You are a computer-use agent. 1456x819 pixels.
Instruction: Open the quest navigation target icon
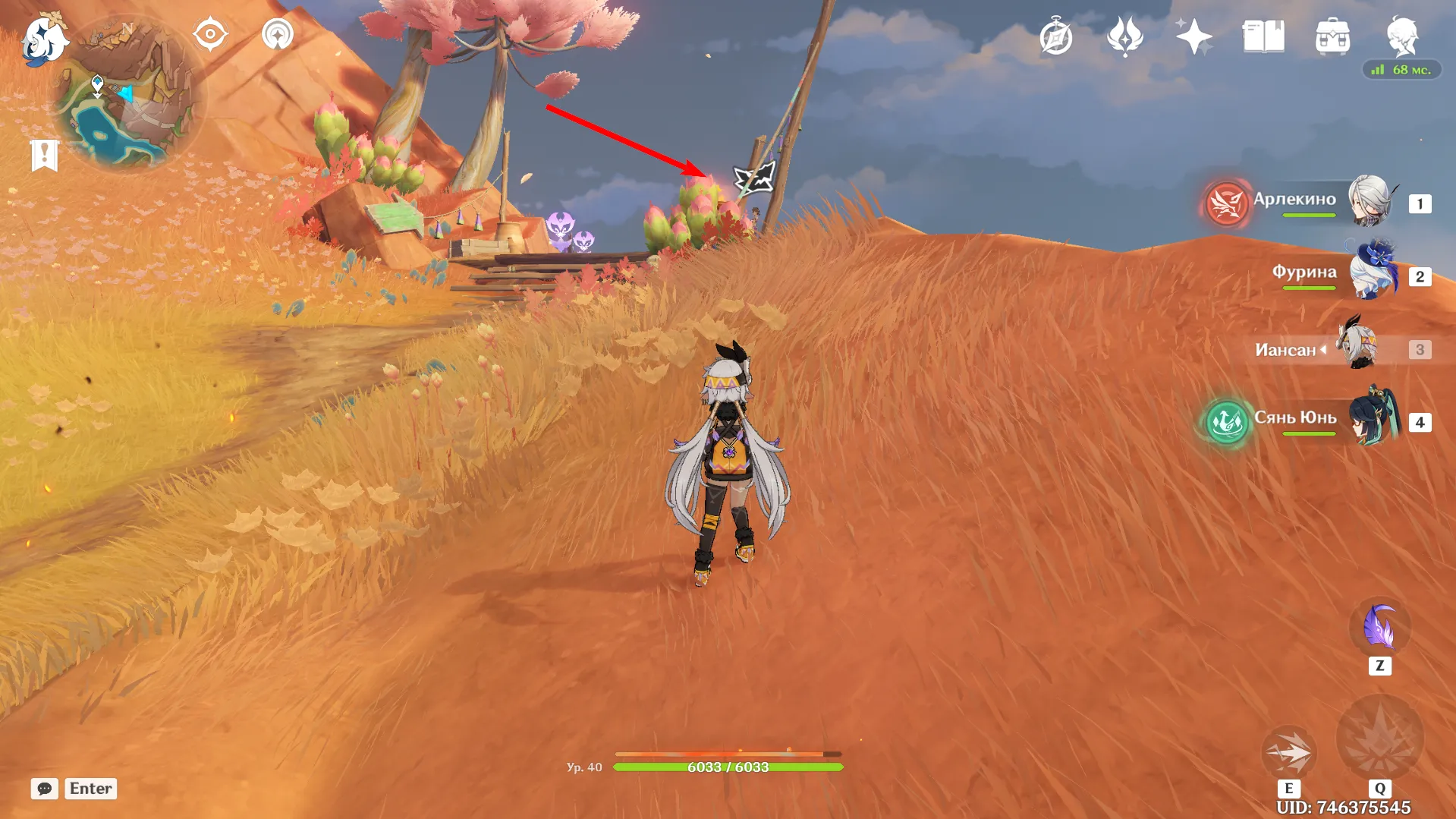(210, 35)
